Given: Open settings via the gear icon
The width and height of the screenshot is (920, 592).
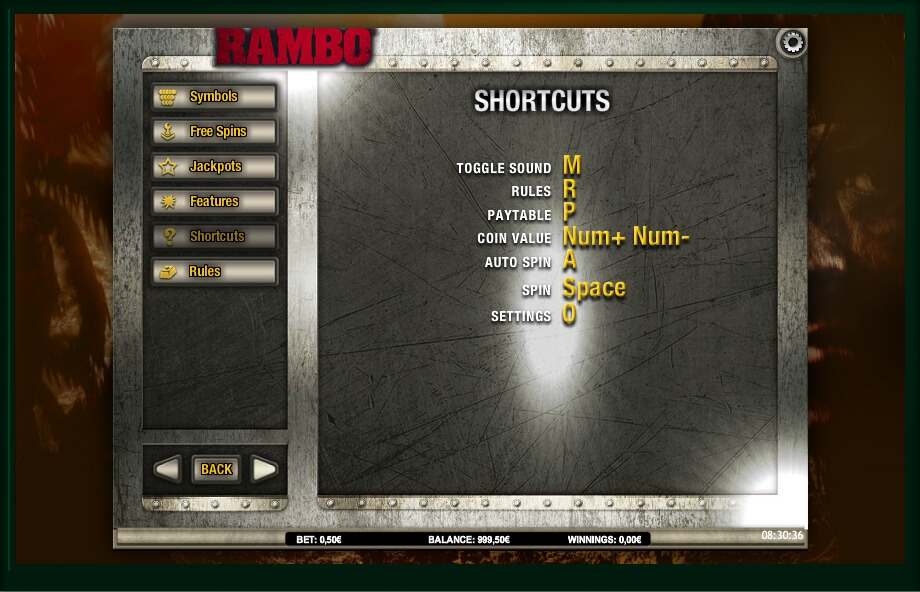Looking at the screenshot, I should point(791,43).
